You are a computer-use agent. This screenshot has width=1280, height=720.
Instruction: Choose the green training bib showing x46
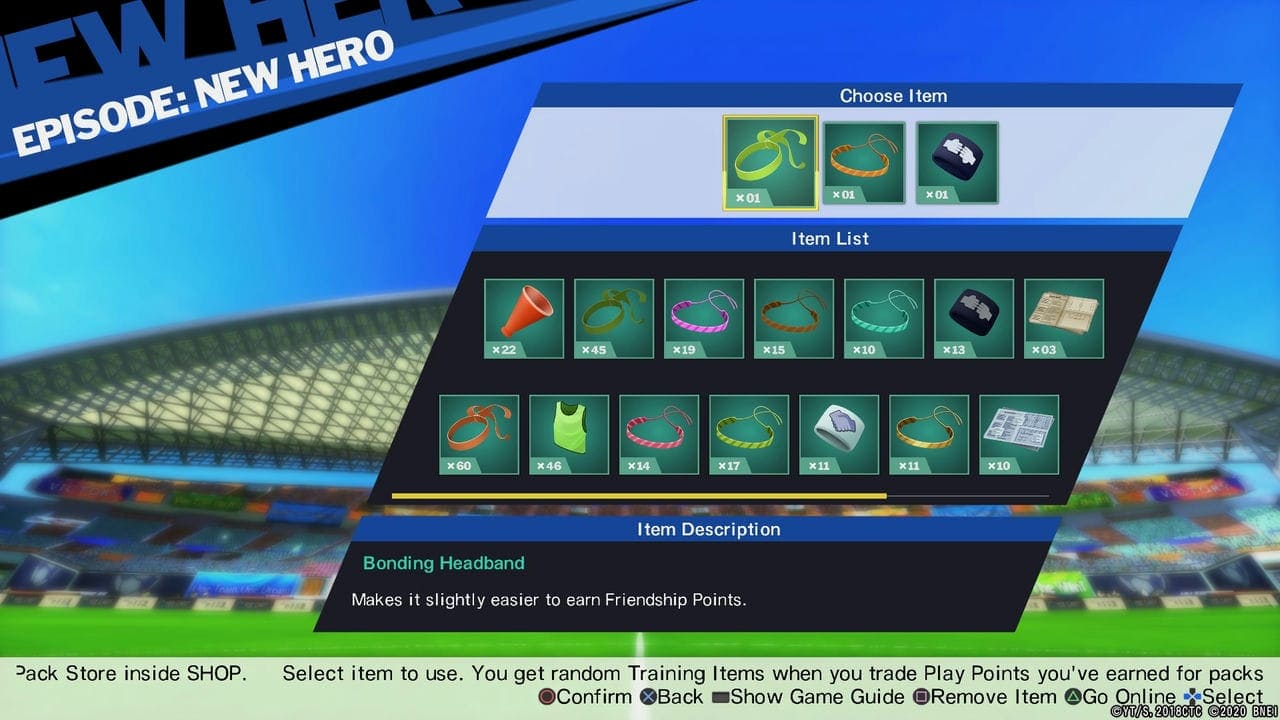[568, 433]
